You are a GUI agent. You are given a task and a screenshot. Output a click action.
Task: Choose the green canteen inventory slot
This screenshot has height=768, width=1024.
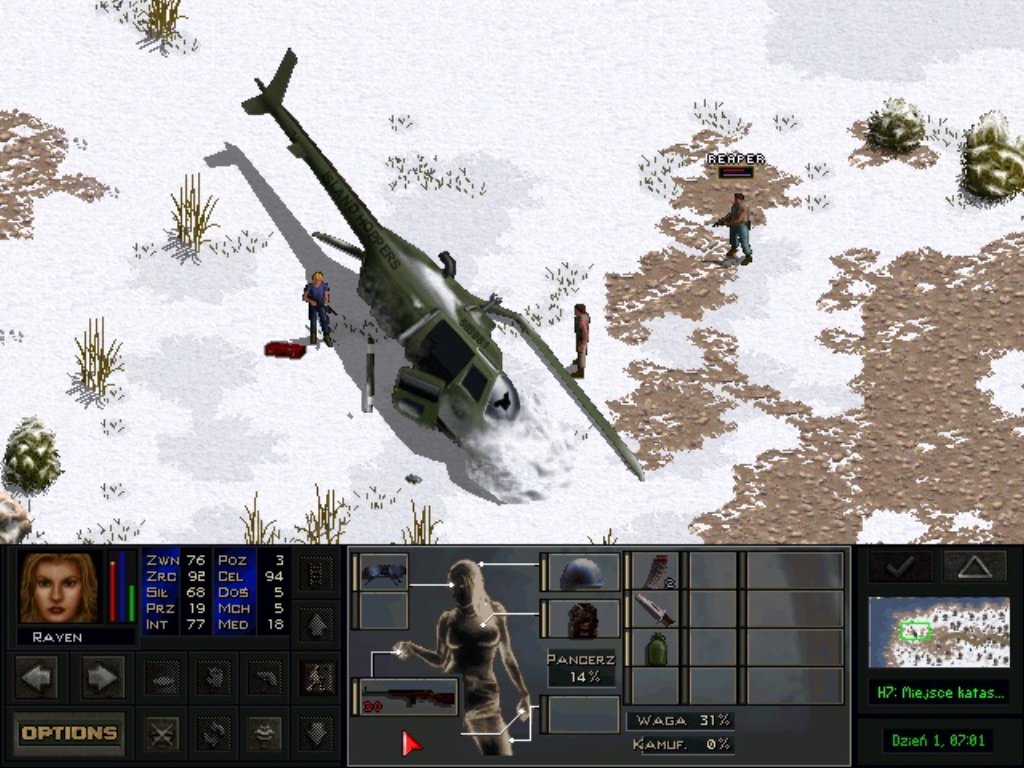tap(656, 648)
